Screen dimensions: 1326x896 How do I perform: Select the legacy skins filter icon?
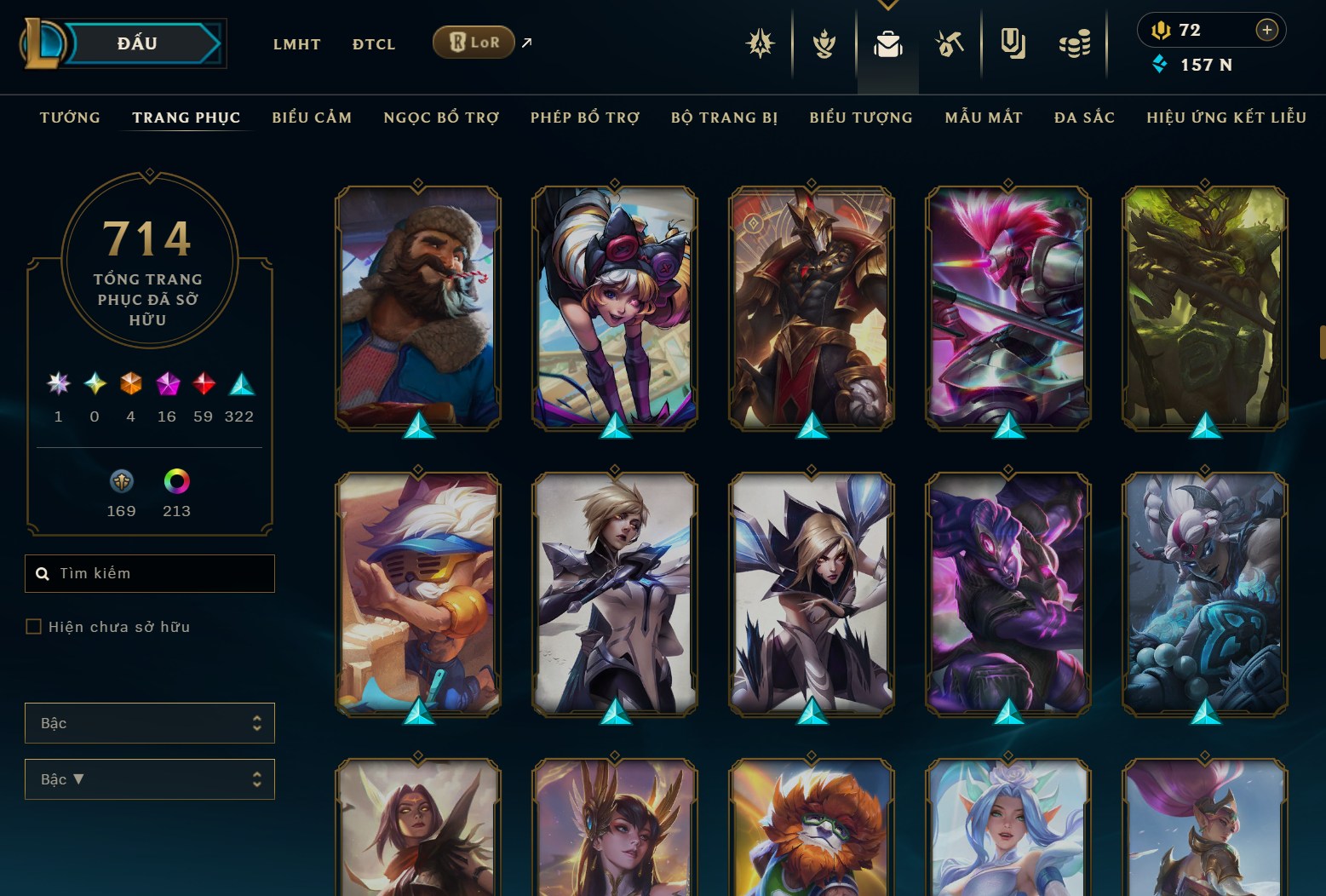120,482
